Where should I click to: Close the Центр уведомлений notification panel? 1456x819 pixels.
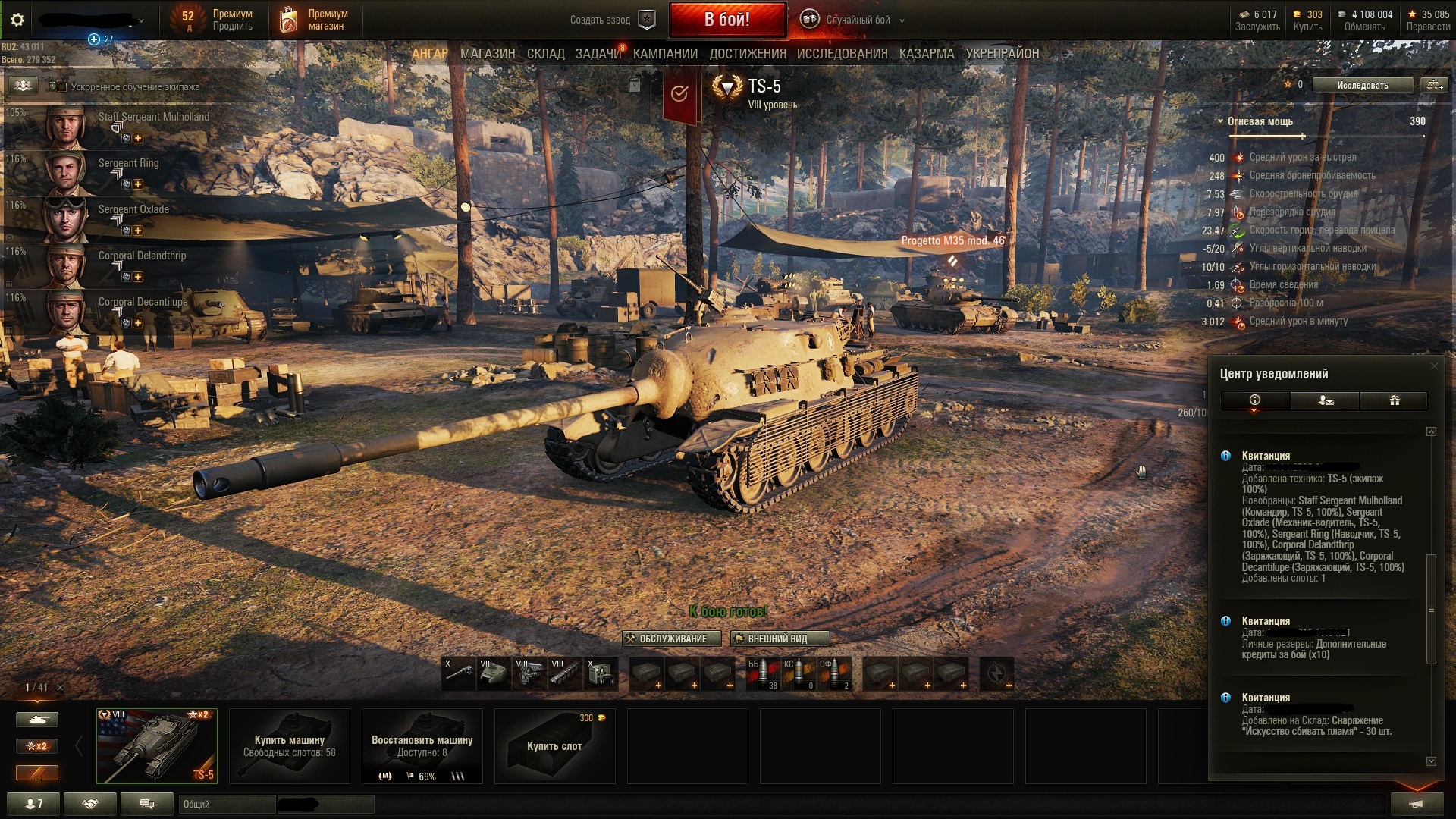click(1433, 366)
